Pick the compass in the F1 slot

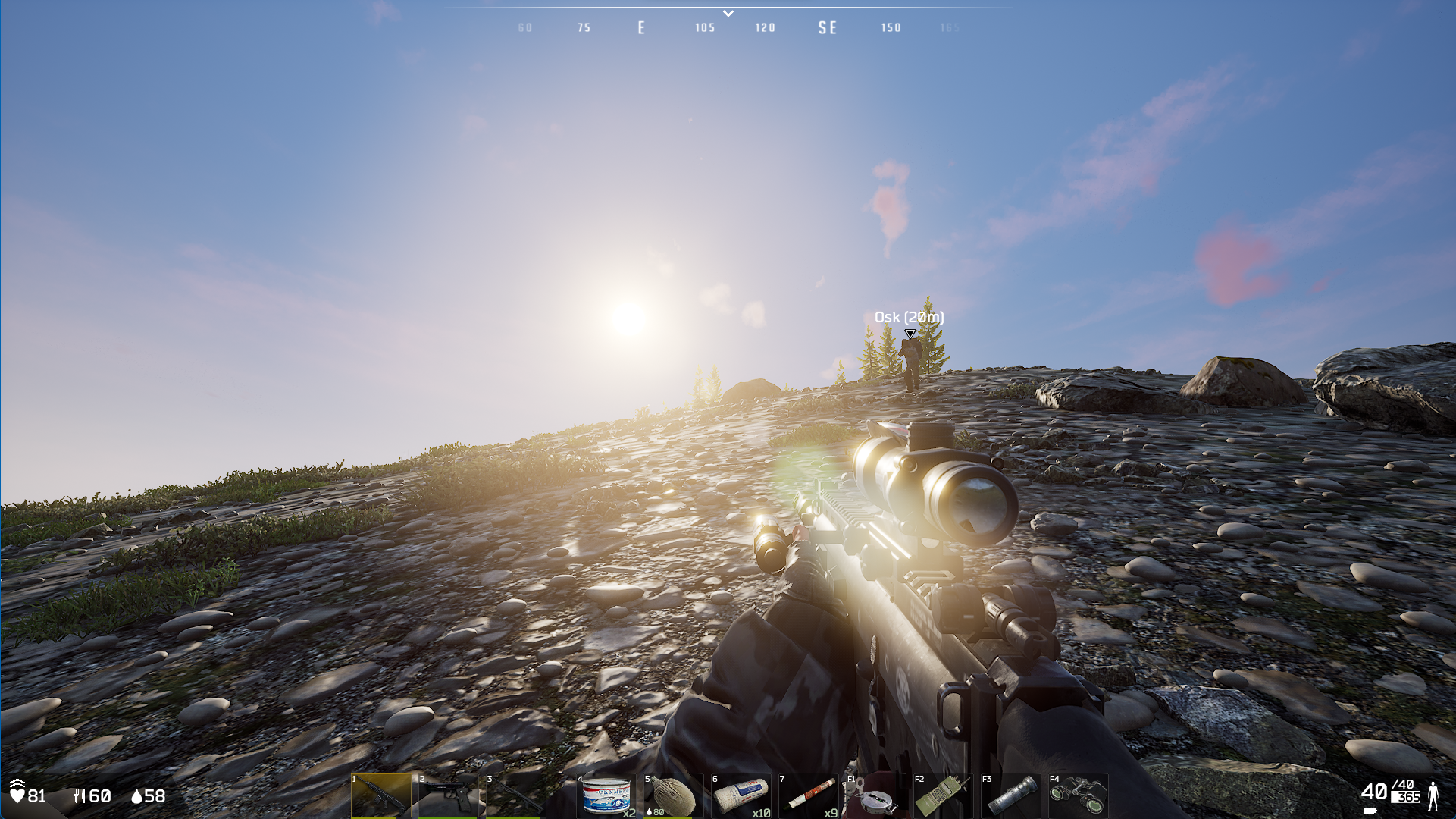[875, 795]
